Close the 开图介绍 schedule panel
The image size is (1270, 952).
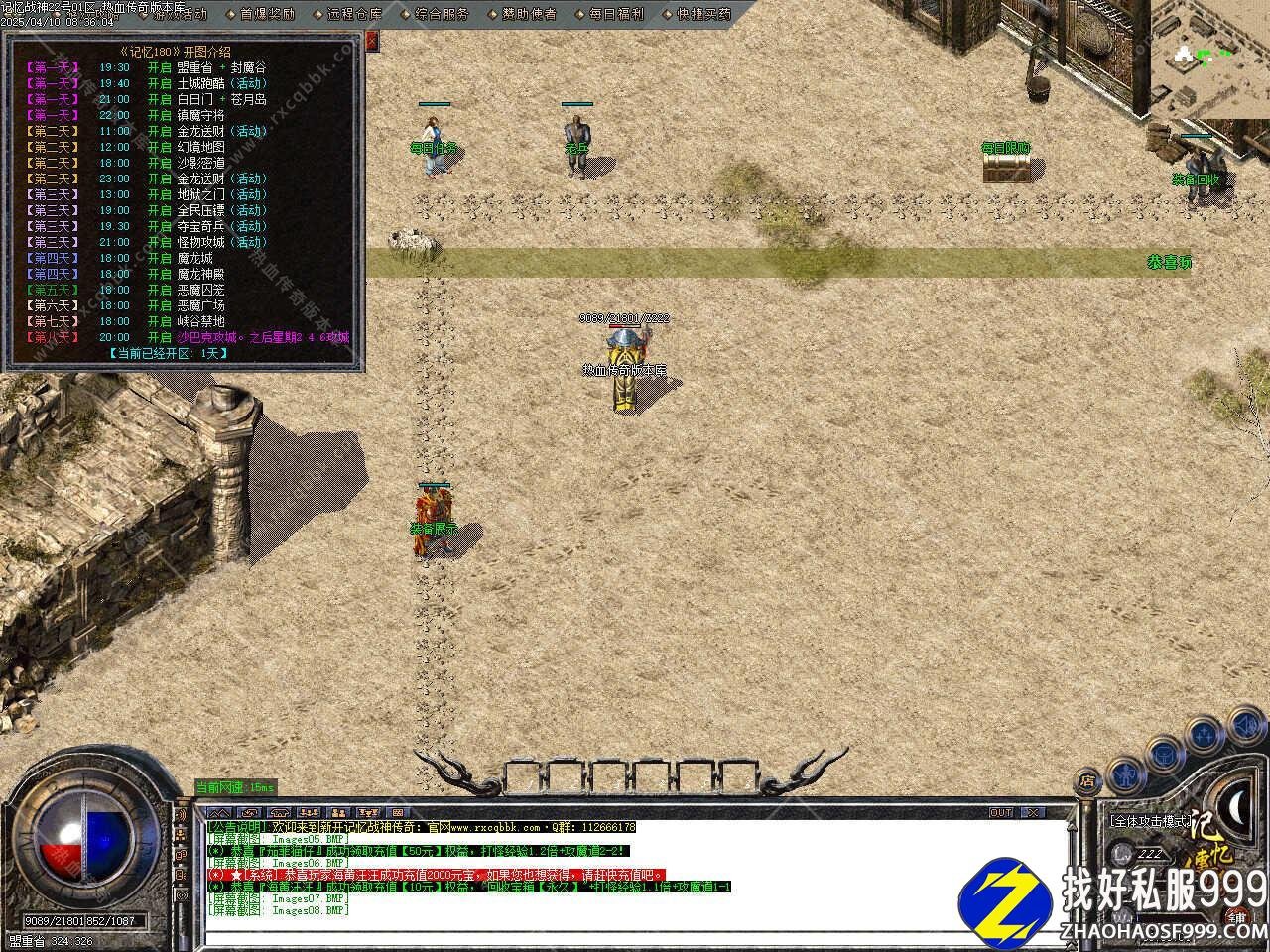[372, 41]
